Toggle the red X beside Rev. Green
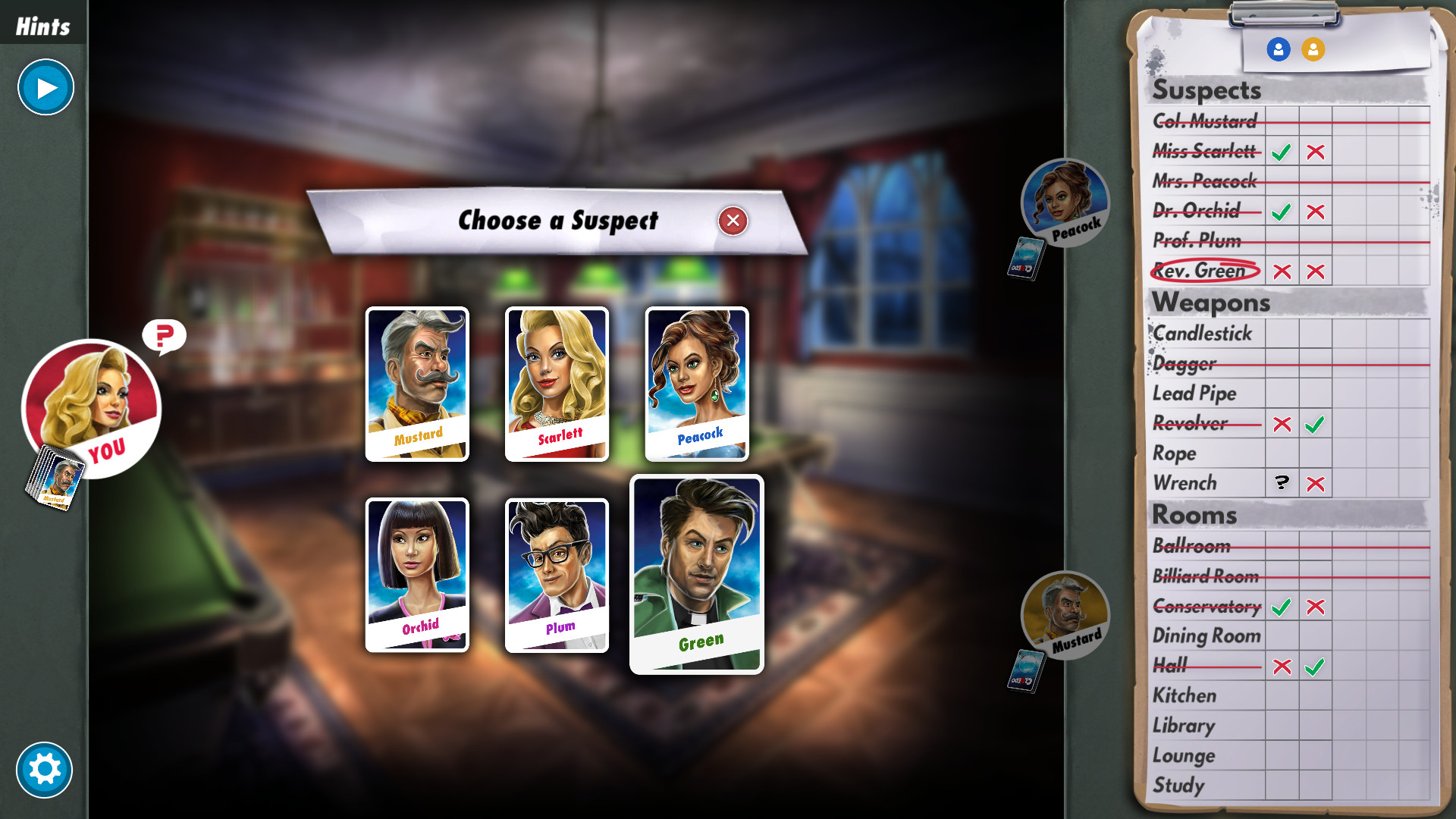 coord(1282,271)
